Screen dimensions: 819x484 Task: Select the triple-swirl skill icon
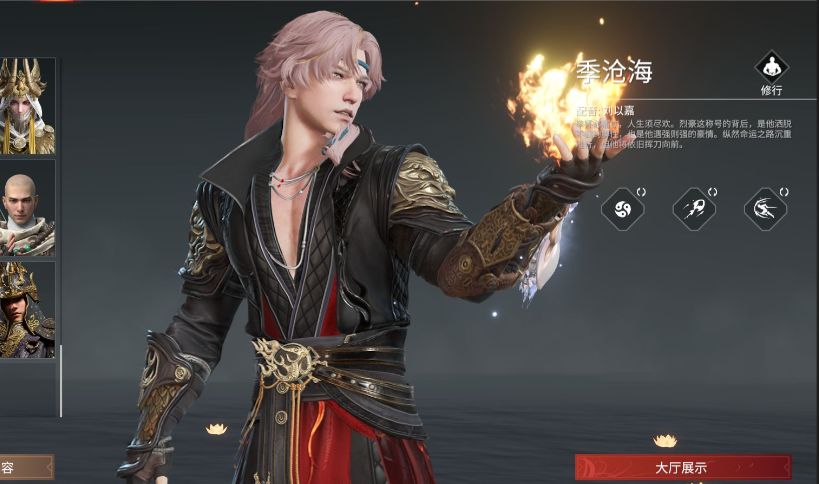point(621,208)
